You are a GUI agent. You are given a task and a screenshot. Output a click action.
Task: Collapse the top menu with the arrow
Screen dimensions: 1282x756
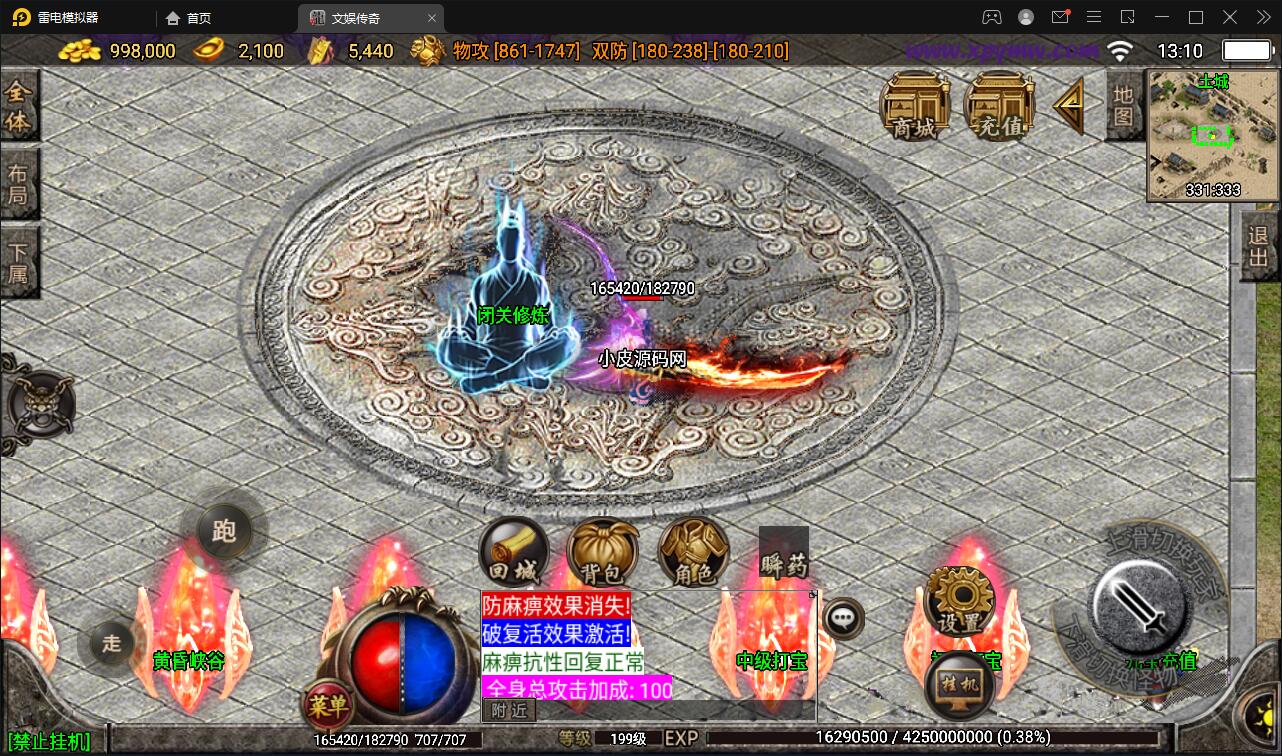tap(1069, 103)
